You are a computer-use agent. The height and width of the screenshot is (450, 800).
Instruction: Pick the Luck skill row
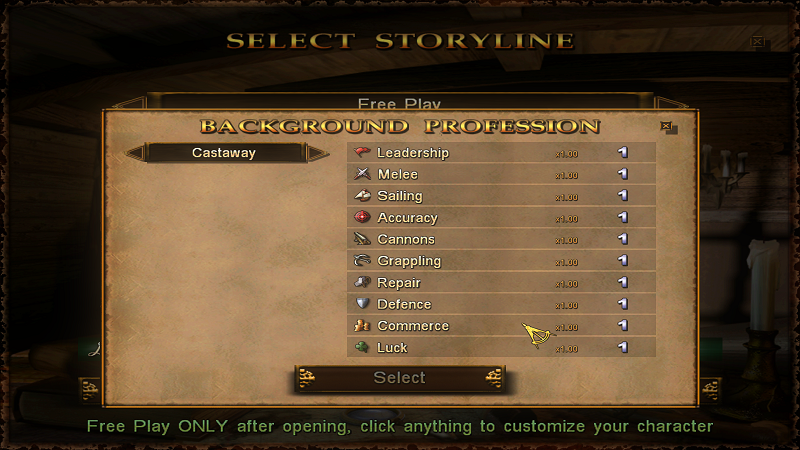click(500, 348)
